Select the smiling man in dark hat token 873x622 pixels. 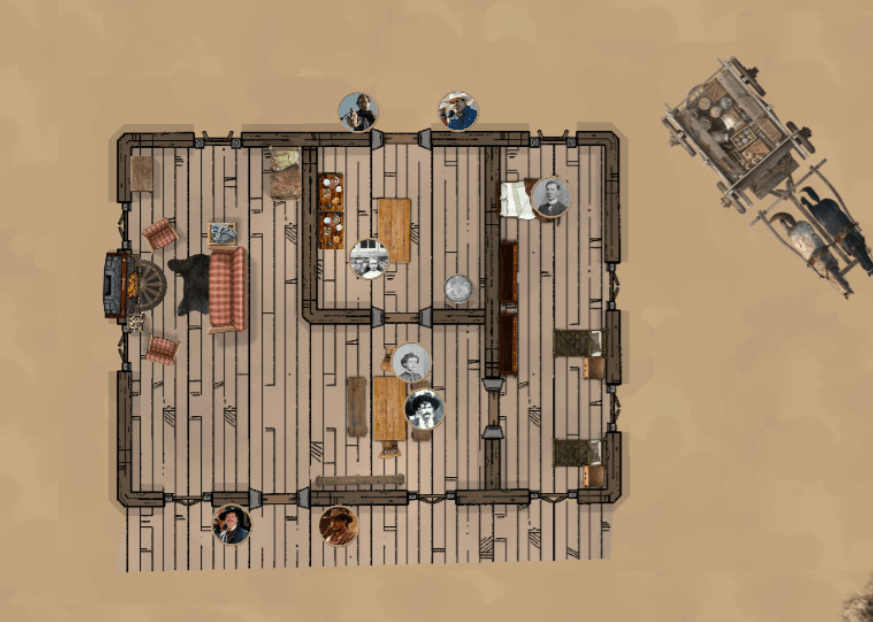pos(232,524)
